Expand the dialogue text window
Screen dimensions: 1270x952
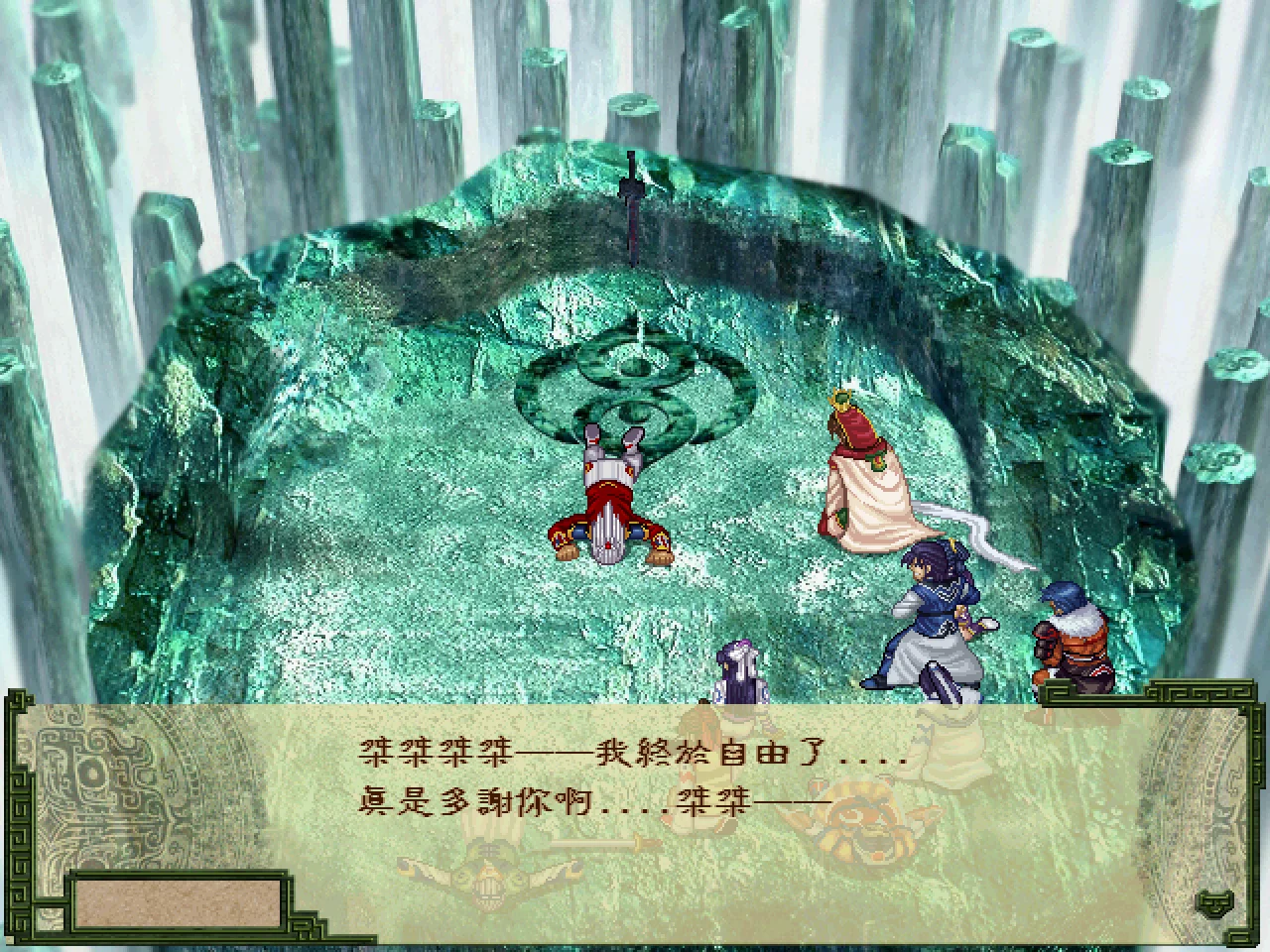(x=635, y=813)
